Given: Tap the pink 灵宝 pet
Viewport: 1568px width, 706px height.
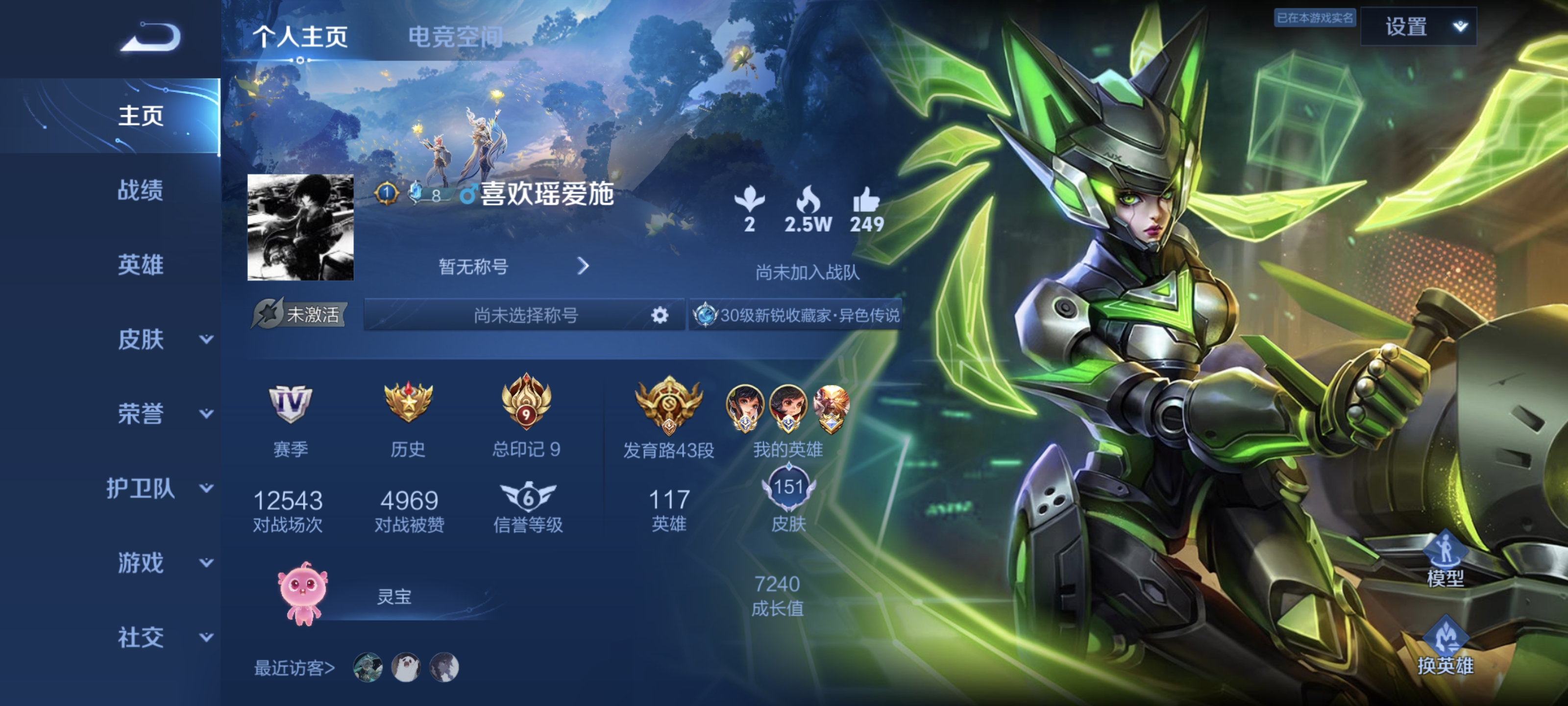Looking at the screenshot, I should tap(302, 594).
